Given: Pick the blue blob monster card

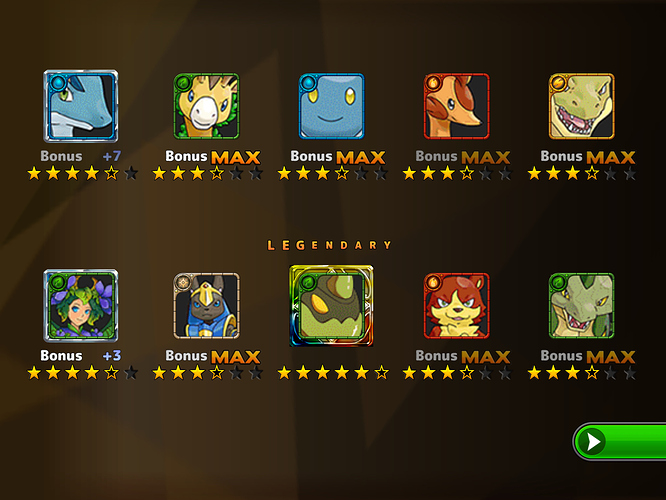Looking at the screenshot, I should click(331, 106).
